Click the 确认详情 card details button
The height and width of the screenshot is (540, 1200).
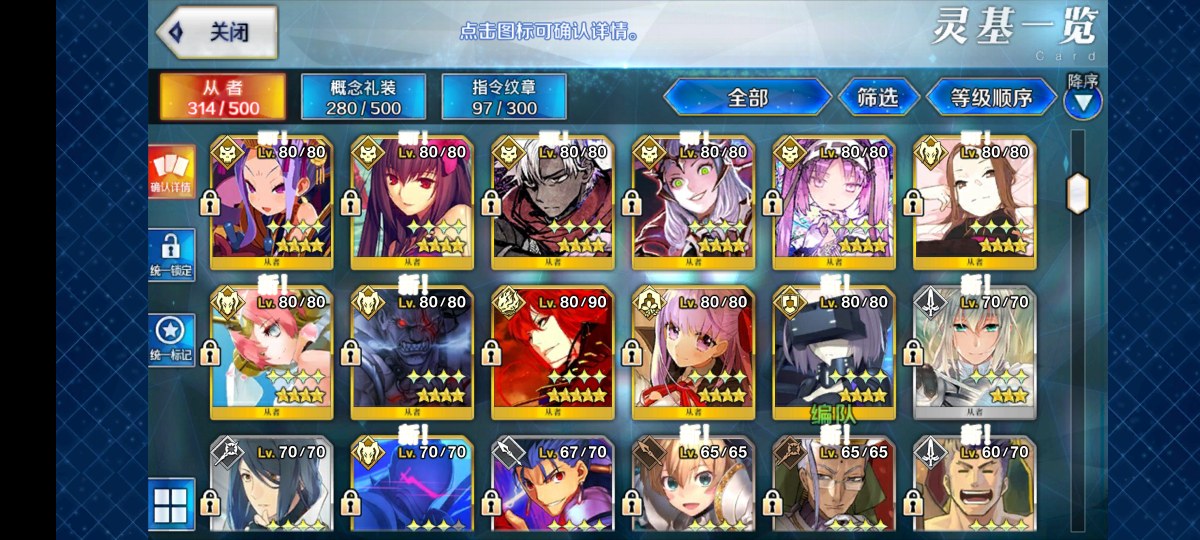click(x=171, y=172)
